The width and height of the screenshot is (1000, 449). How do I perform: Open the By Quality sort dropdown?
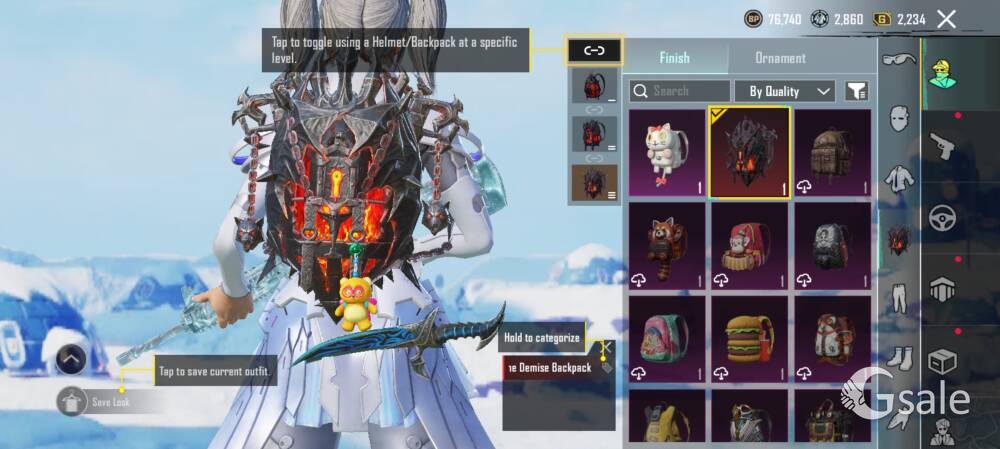[785, 91]
